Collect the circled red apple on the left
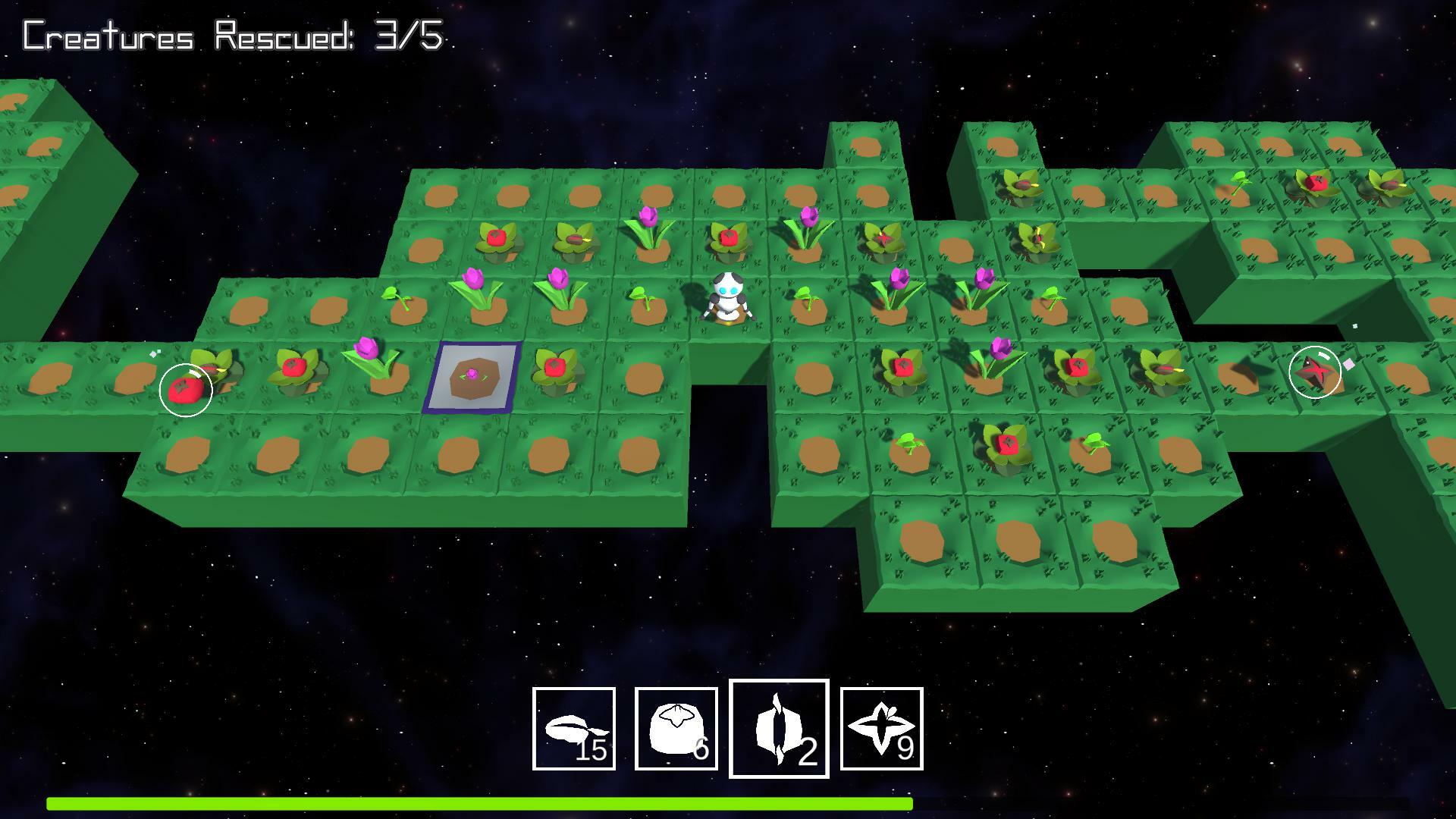 click(x=184, y=390)
